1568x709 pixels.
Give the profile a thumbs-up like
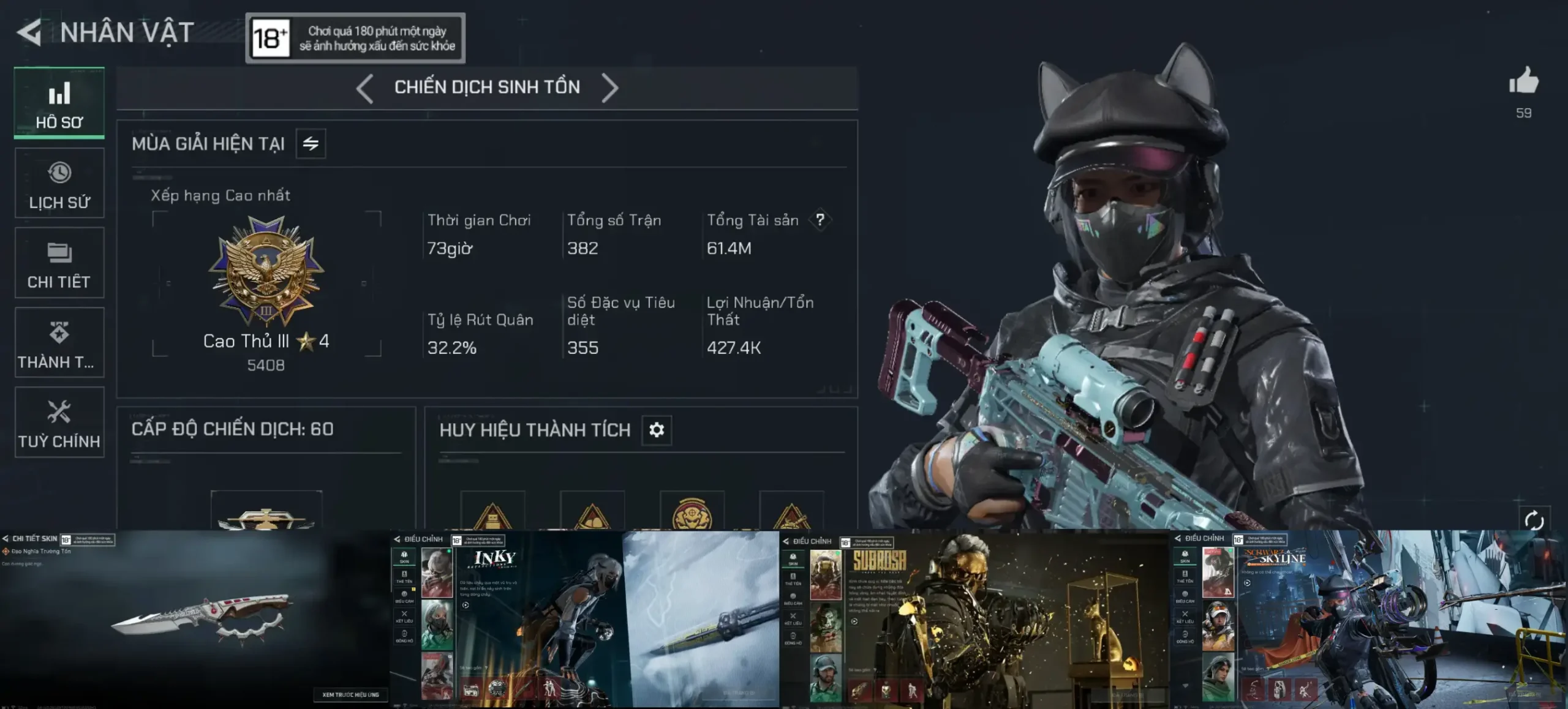point(1523,82)
